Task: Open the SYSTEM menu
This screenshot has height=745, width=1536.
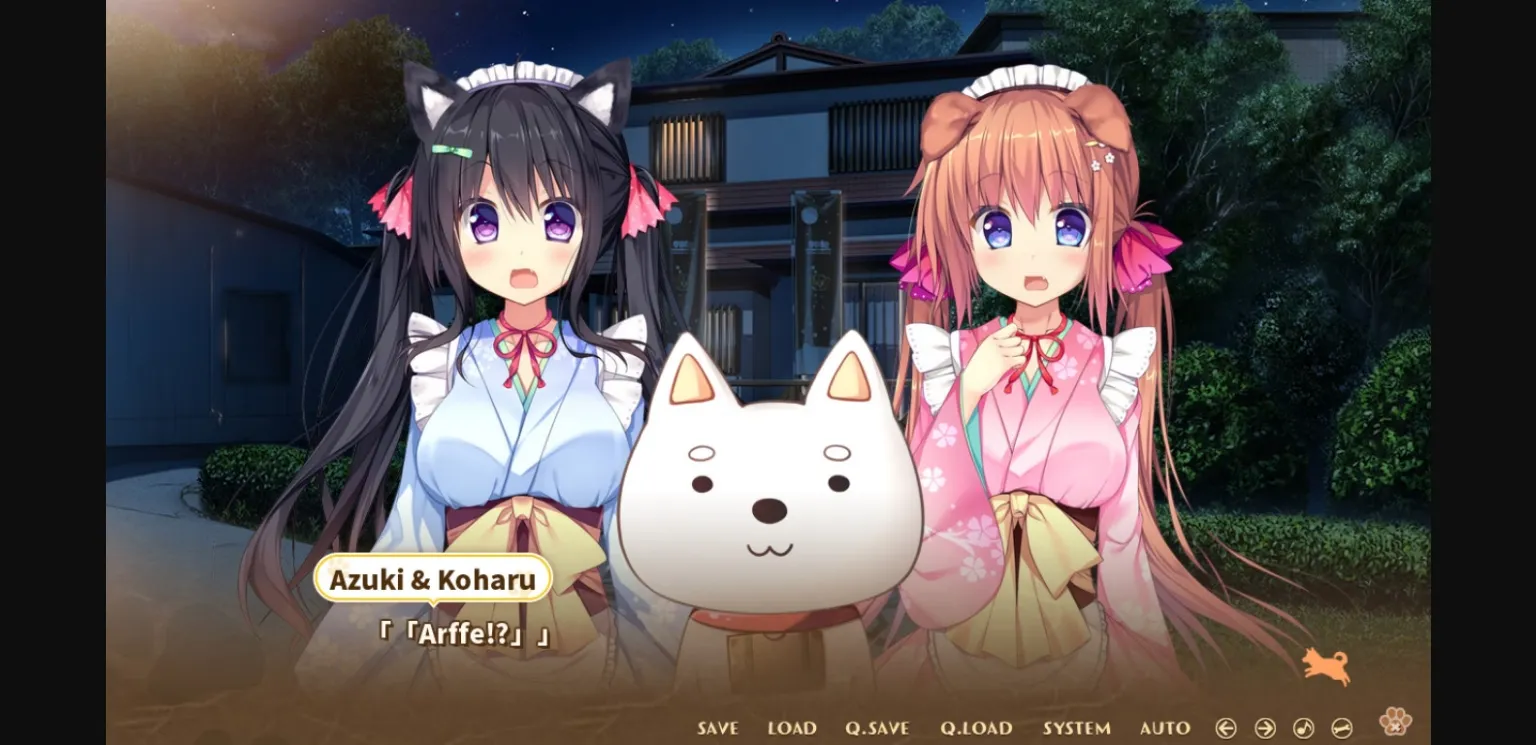Action: [x=1078, y=728]
